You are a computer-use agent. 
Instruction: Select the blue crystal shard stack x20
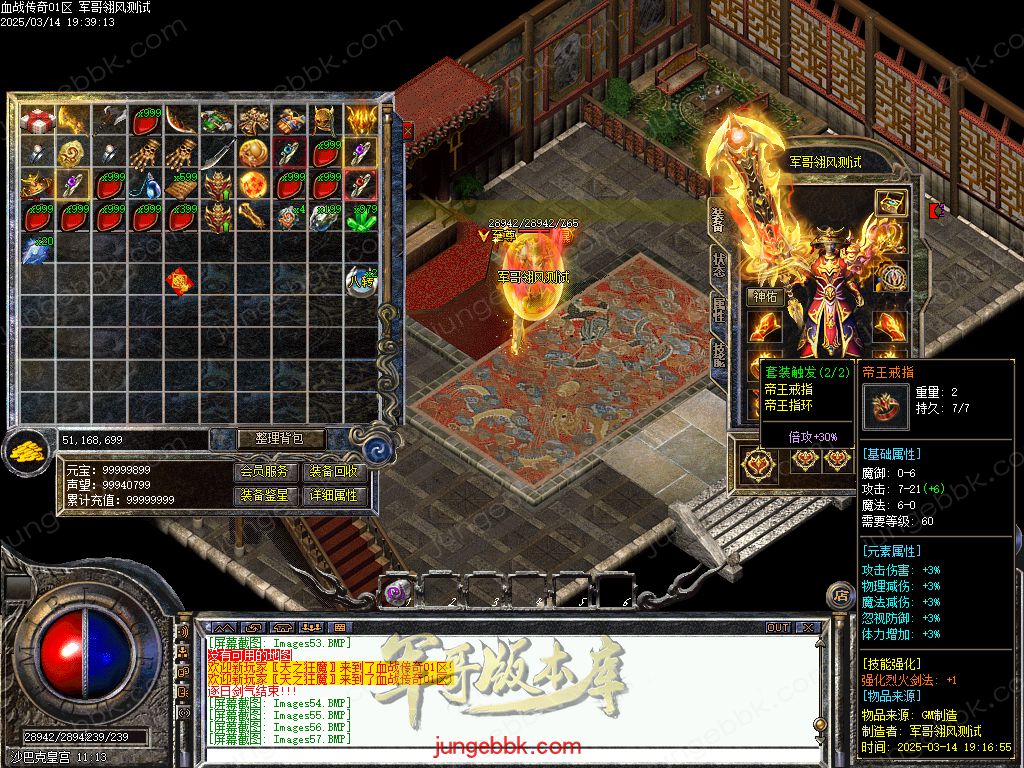click(38, 249)
